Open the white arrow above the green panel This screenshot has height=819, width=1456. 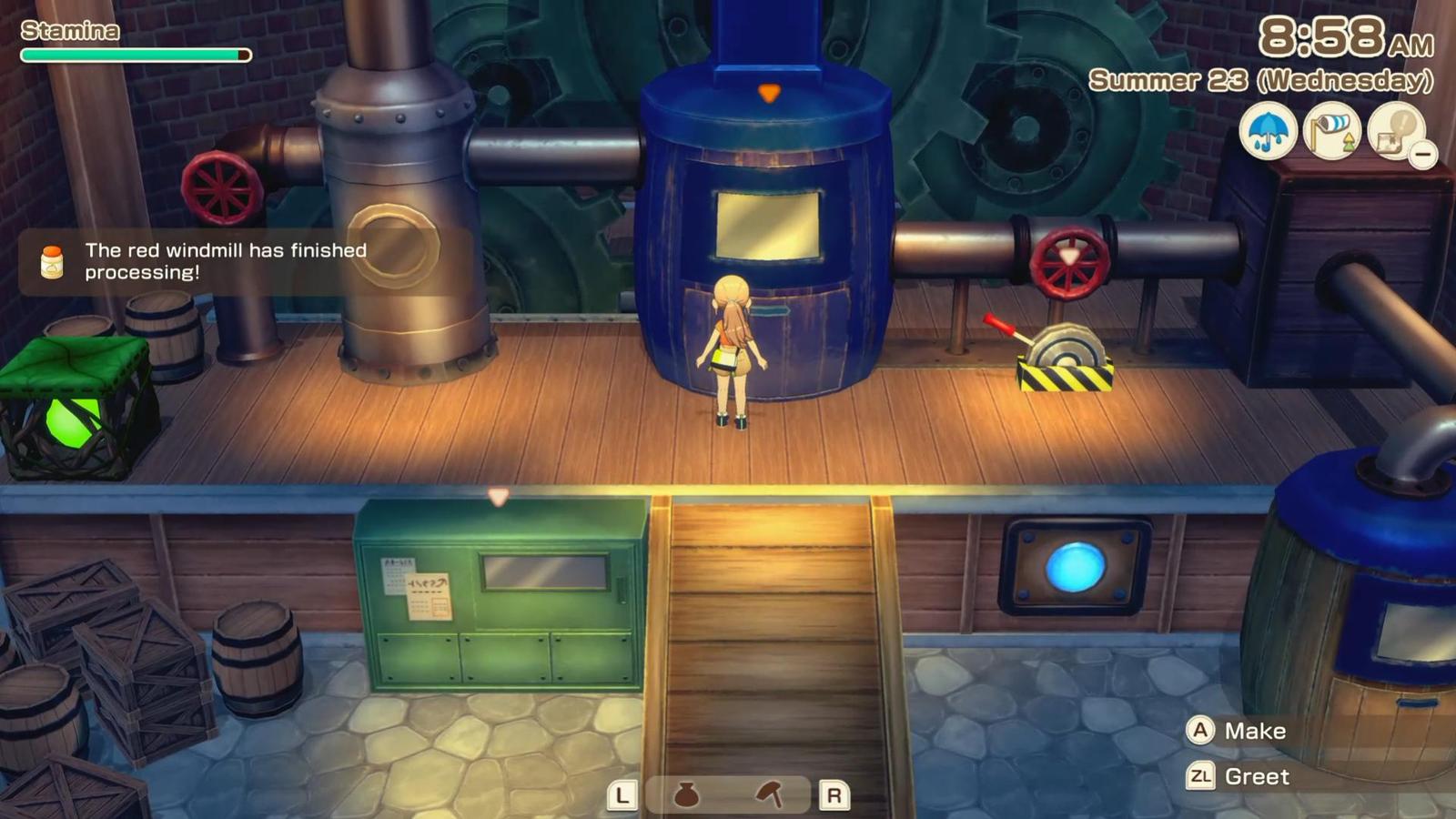pyautogui.click(x=499, y=497)
